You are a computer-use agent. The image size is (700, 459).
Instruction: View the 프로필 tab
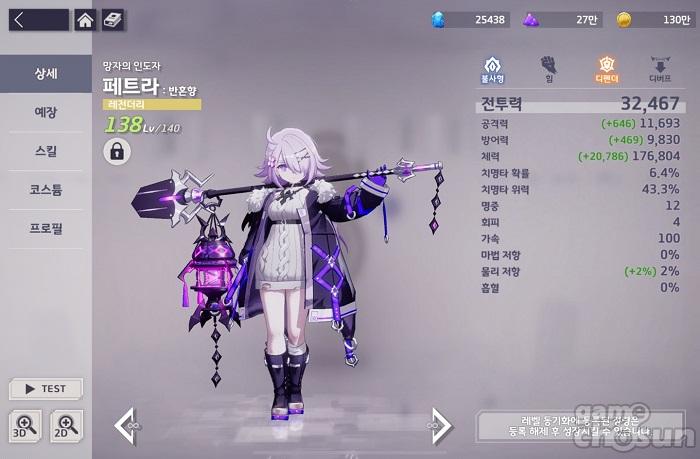click(45, 228)
